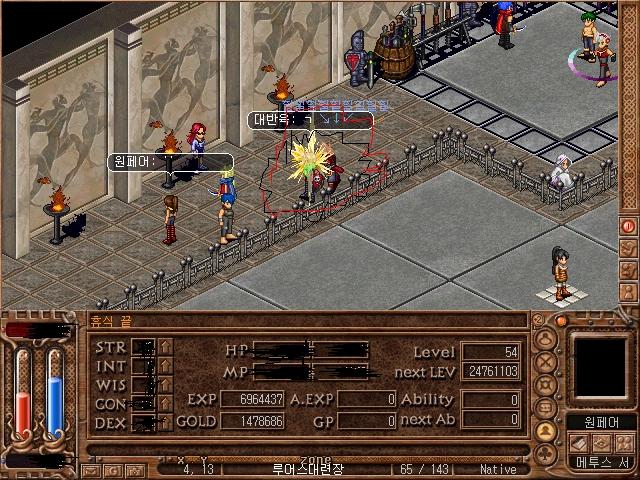Raise the STR stat with its arrow
Viewport: 640px width, 480px height.
(166, 348)
